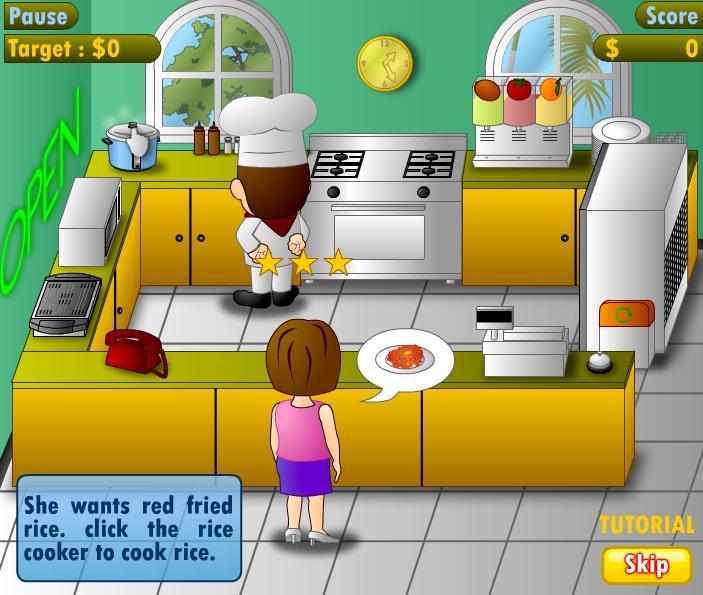
Task: Use the microwave oven
Action: pyautogui.click(x=88, y=222)
